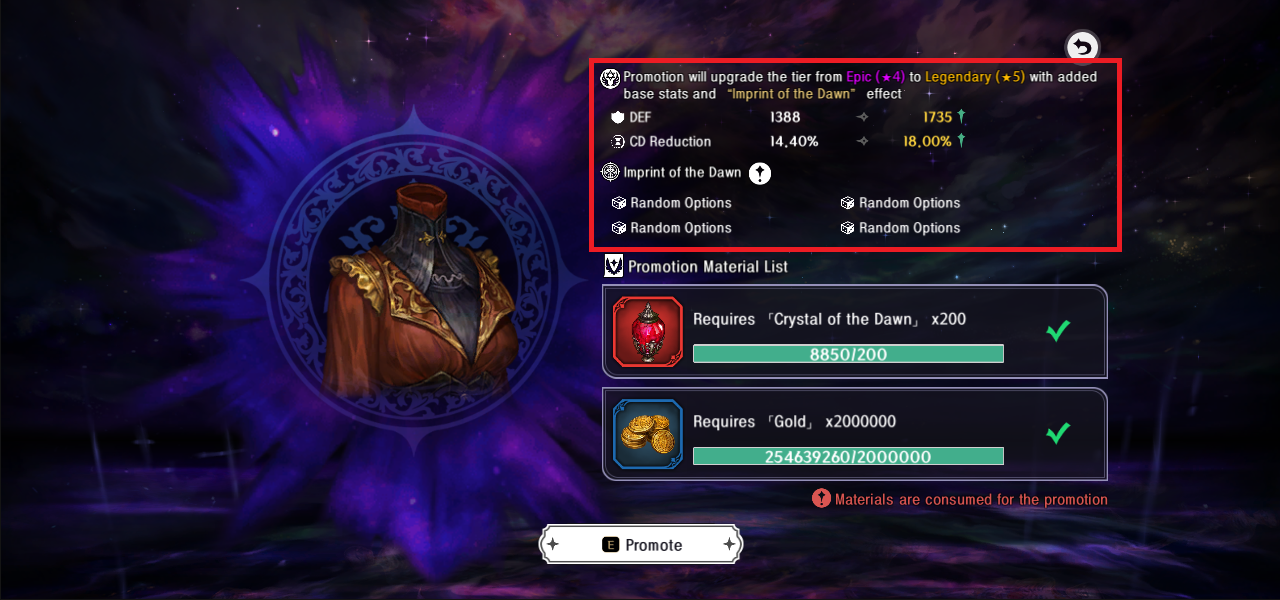
Task: Go back using the return arrow
Action: pos(1081,47)
